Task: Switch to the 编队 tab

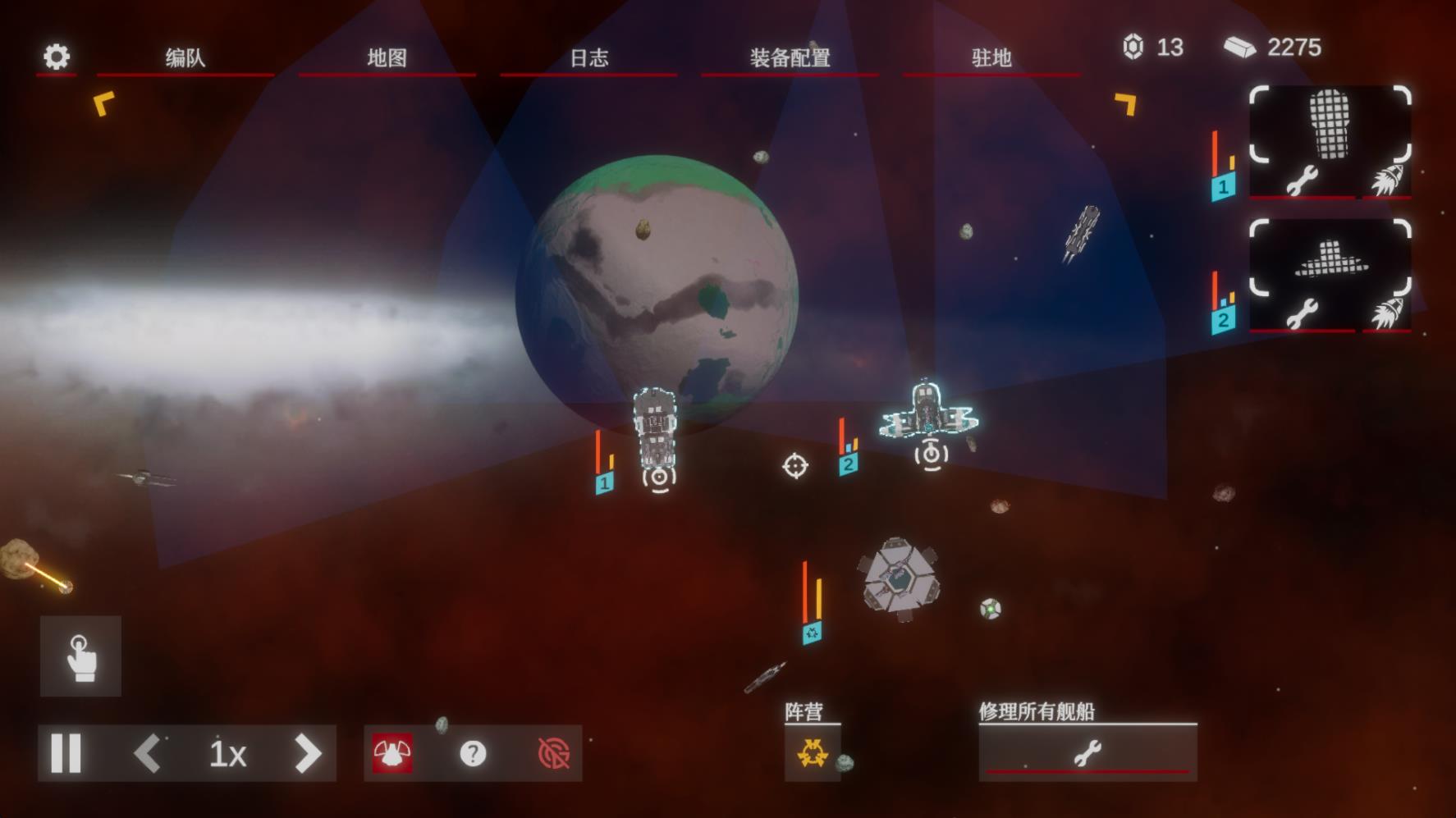Action: click(x=185, y=58)
